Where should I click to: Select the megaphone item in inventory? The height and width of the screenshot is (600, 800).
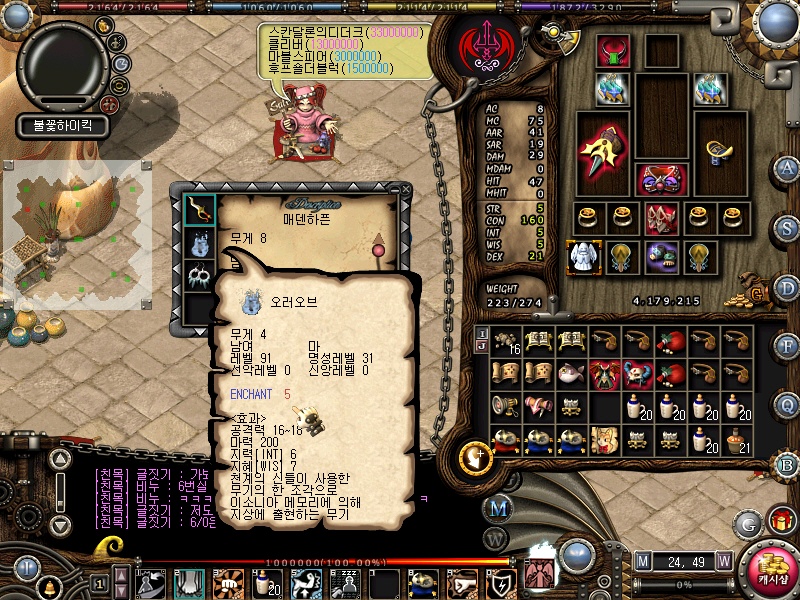click(504, 407)
